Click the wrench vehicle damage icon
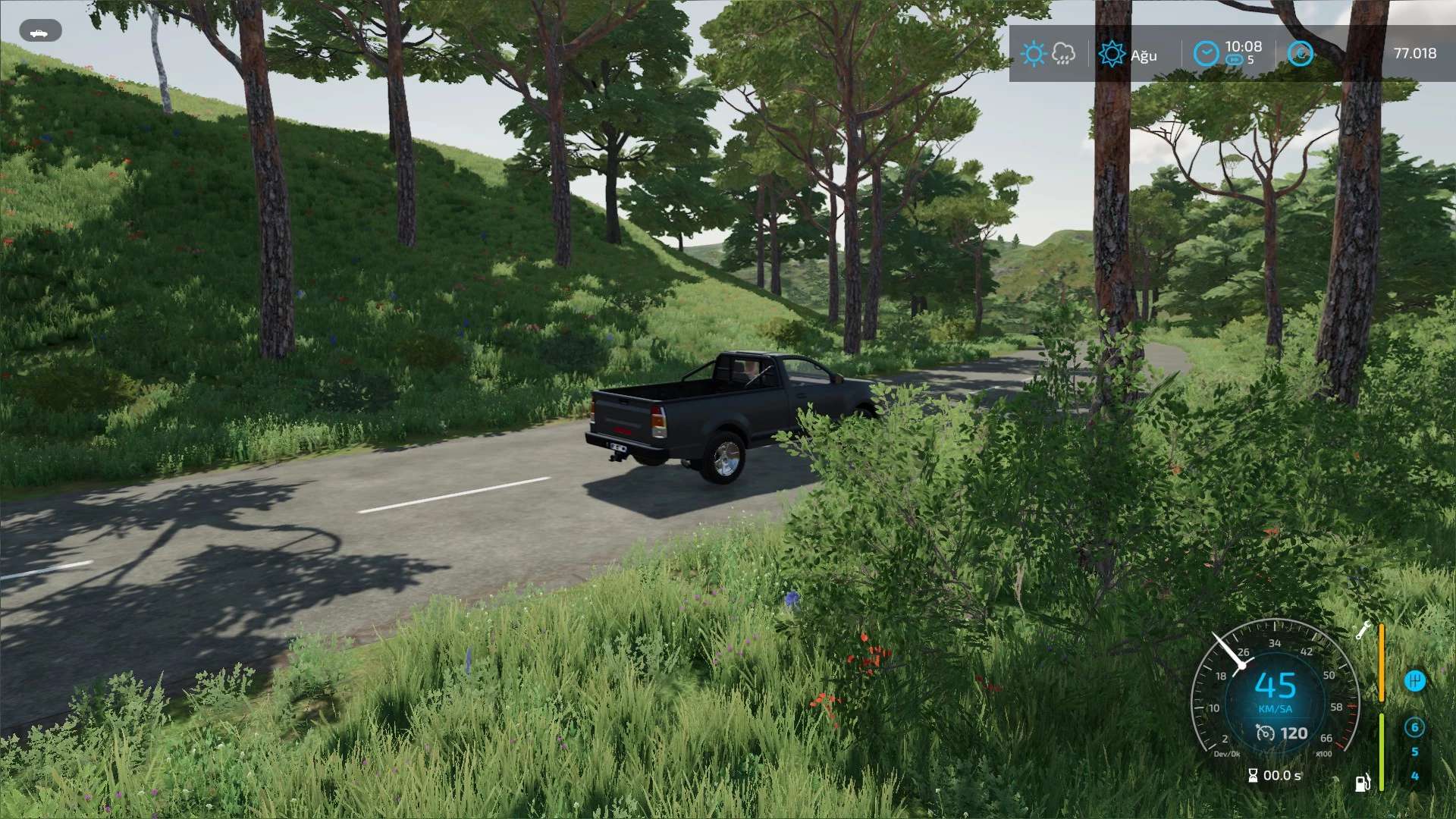The height and width of the screenshot is (819, 1456). click(x=1363, y=630)
